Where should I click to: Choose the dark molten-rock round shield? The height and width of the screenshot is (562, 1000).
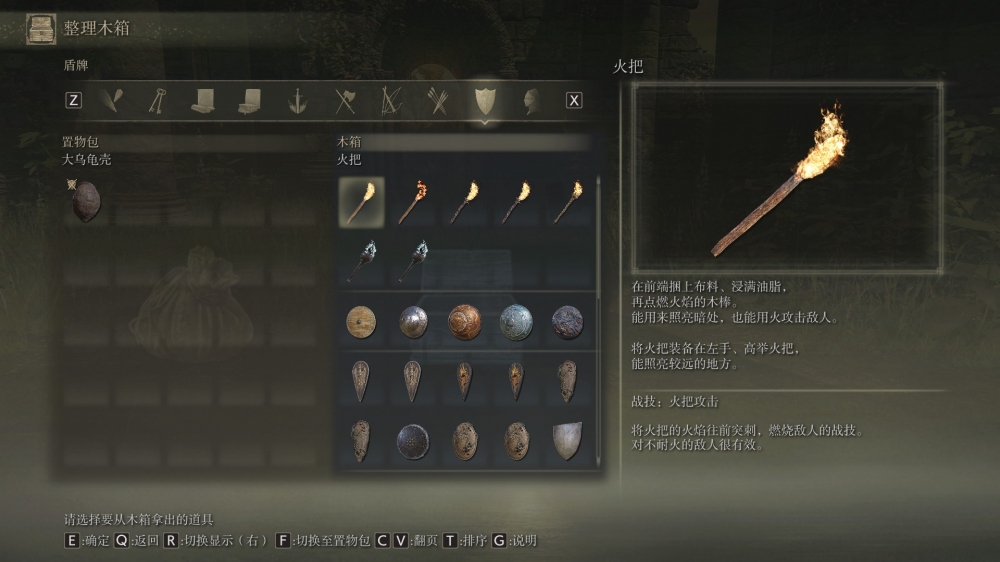568,322
